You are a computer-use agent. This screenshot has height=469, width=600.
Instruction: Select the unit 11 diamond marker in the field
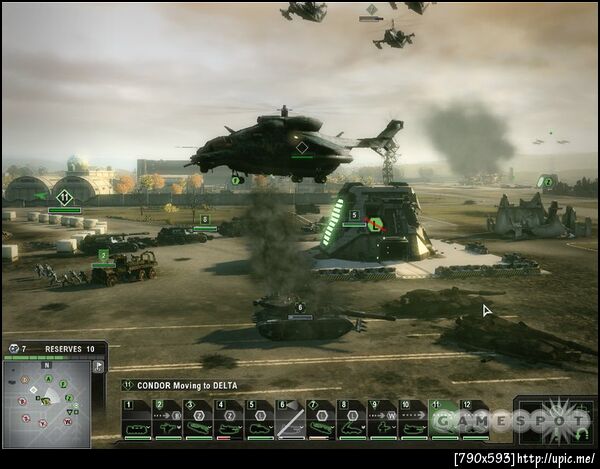pos(65,197)
